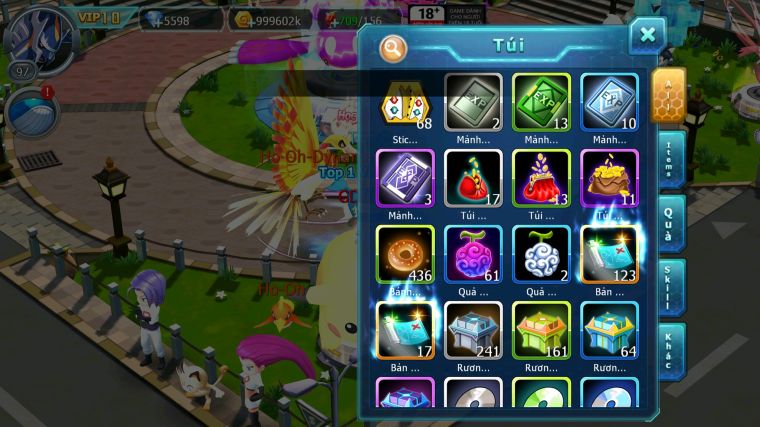Select the Khác category tab
This screenshot has width=760, height=427.
pyautogui.click(x=670, y=351)
